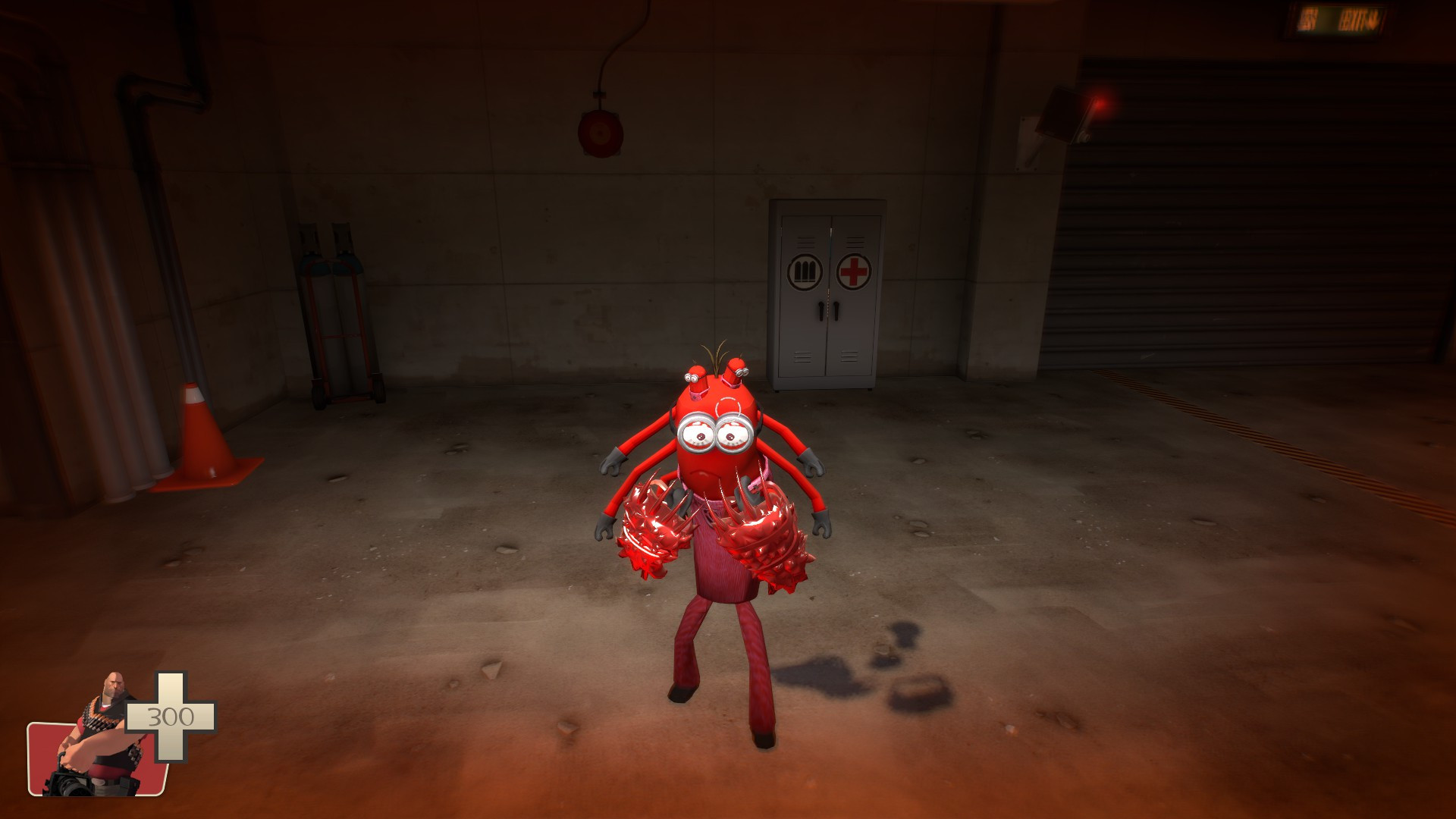Click the medkit cross icon on the locker
1456x819 pixels.
[854, 270]
